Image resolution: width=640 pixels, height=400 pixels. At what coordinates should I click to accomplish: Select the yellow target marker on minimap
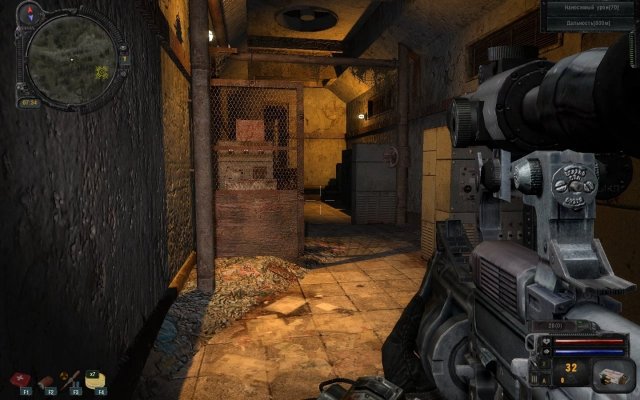point(100,71)
